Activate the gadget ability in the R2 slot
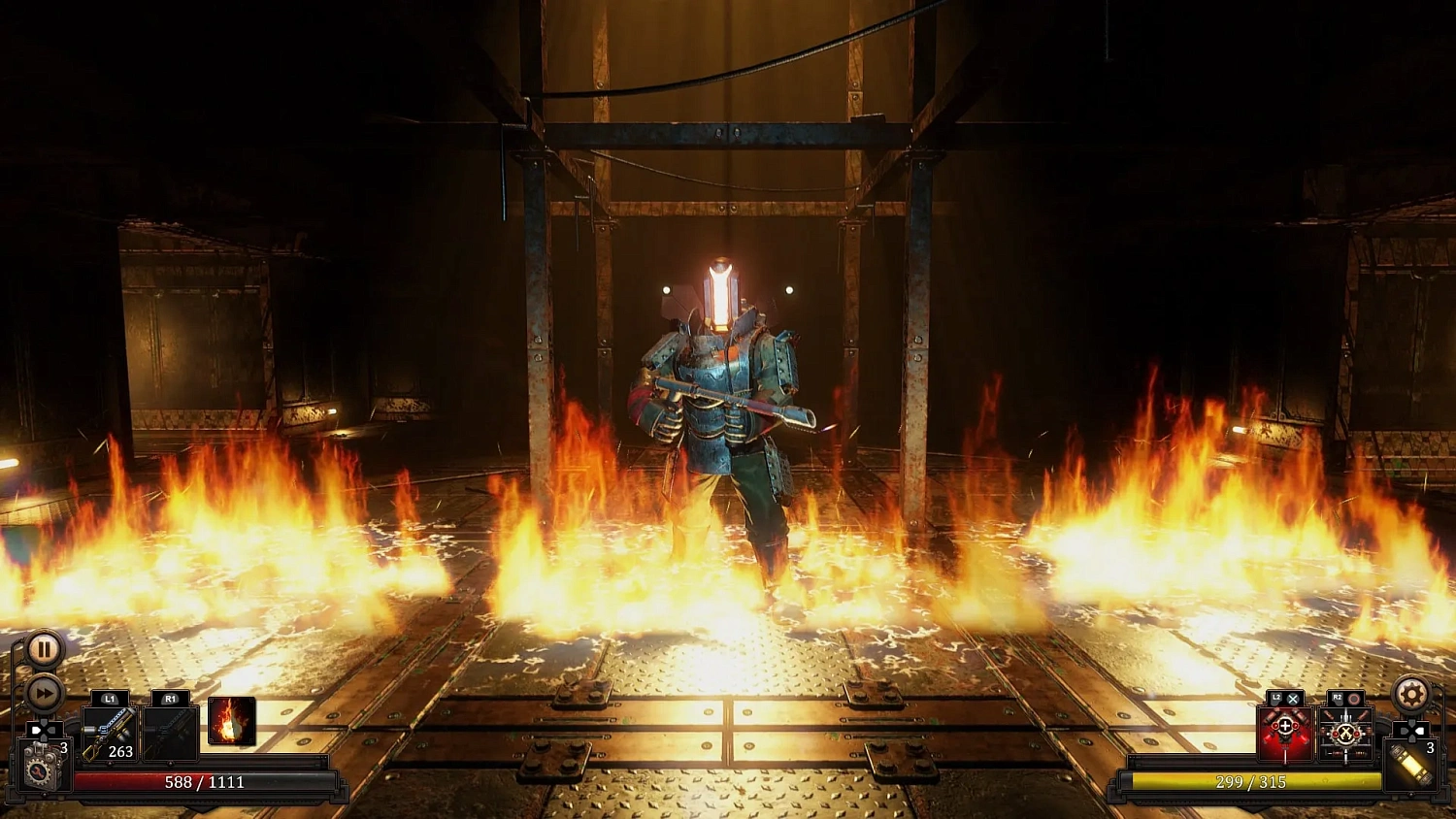The height and width of the screenshot is (819, 1456). point(1345,735)
